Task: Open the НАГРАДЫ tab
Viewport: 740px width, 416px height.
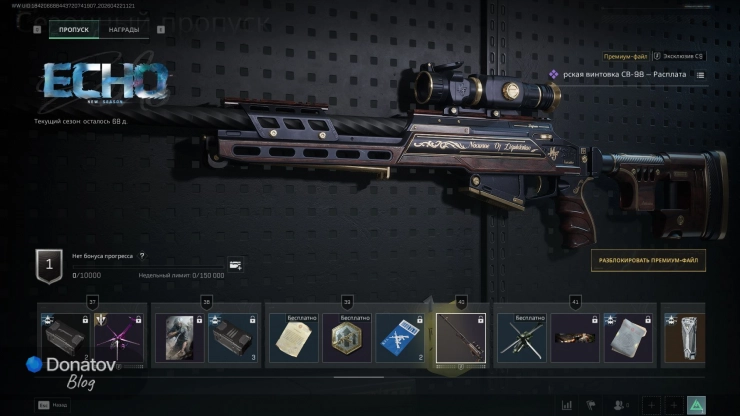Action: pos(124,30)
